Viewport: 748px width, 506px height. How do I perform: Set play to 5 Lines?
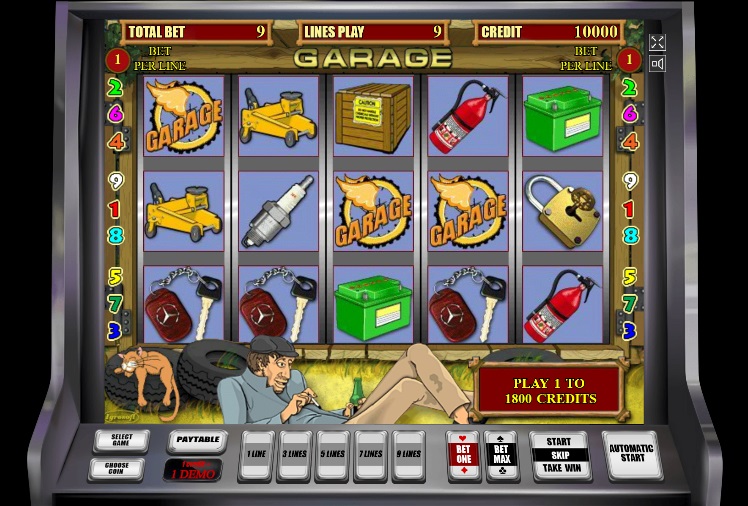click(332, 455)
